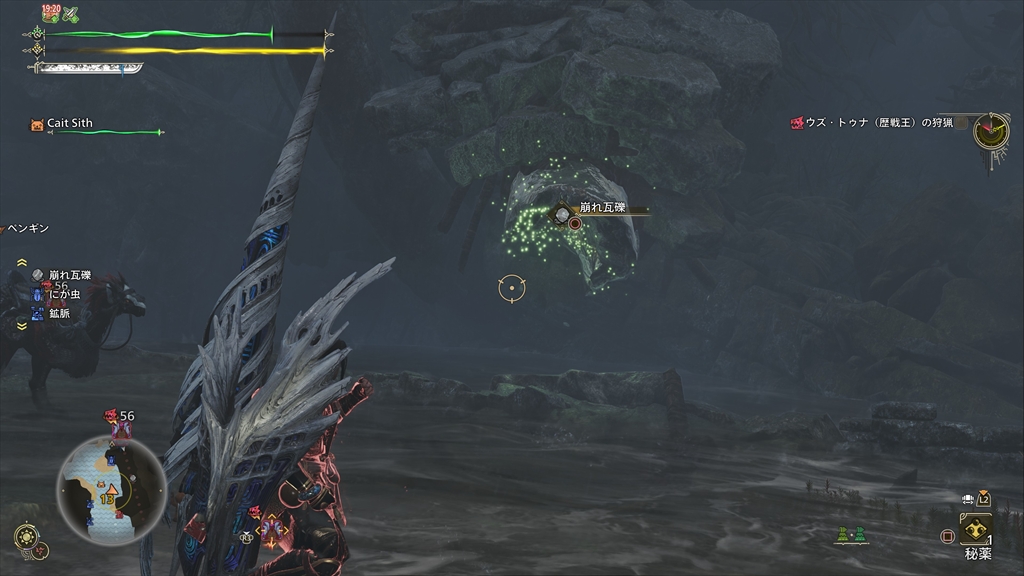Choose 崩れ瓦礫 in the nearby list
The width and height of the screenshot is (1024, 576).
tap(69, 275)
